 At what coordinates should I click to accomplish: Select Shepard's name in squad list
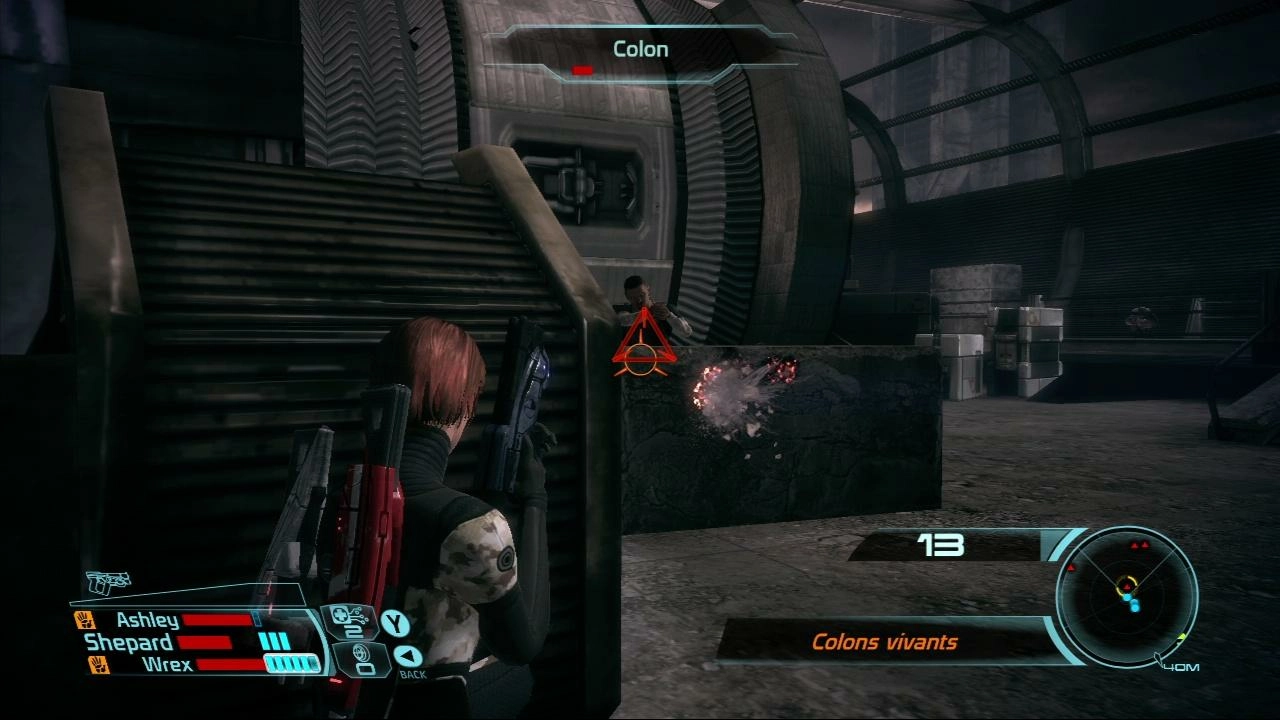click(x=129, y=642)
